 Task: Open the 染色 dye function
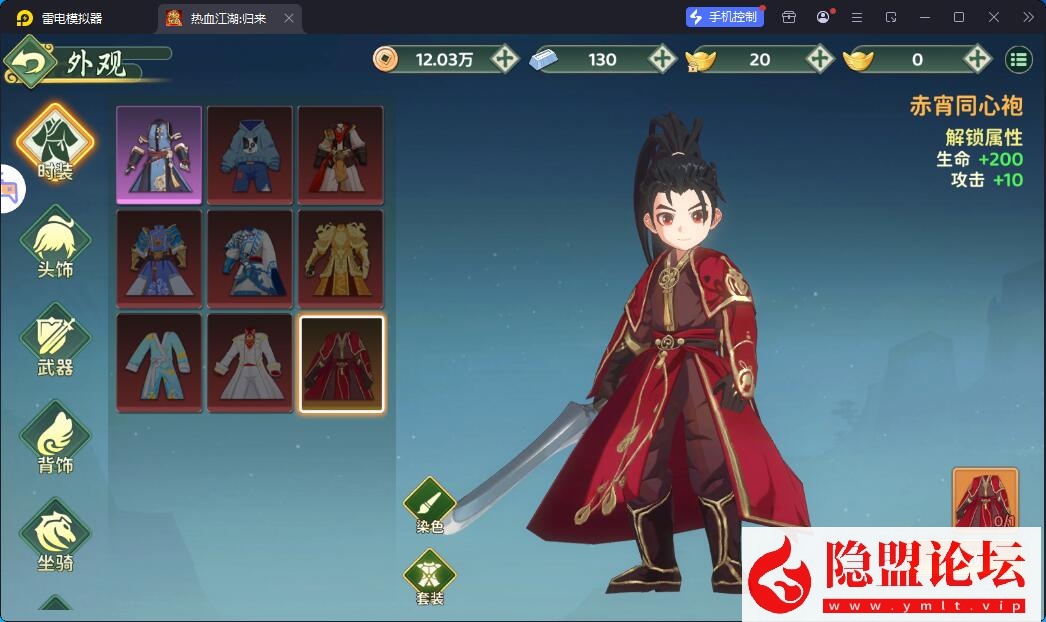[430, 503]
